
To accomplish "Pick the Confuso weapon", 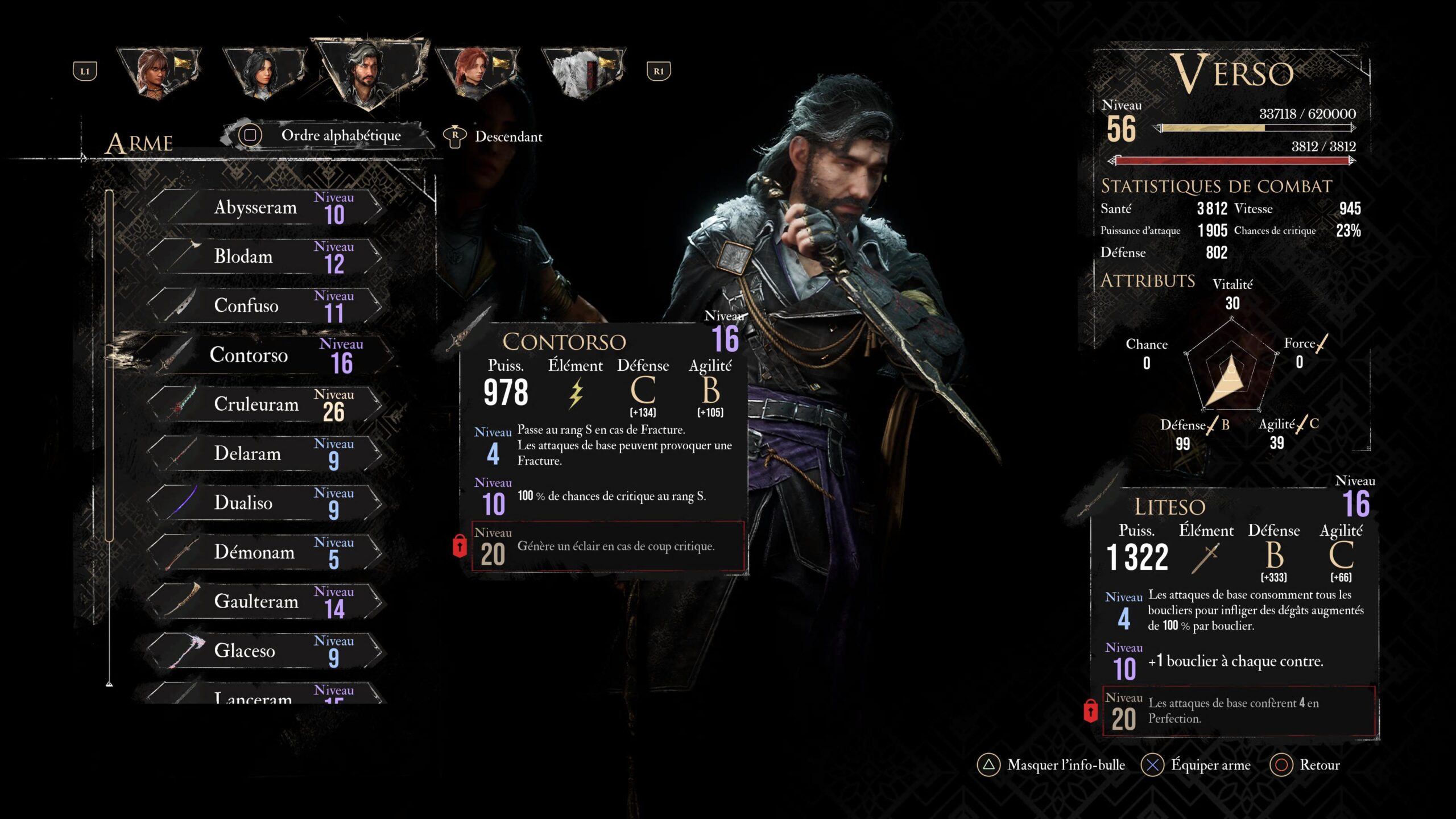I will [x=264, y=306].
